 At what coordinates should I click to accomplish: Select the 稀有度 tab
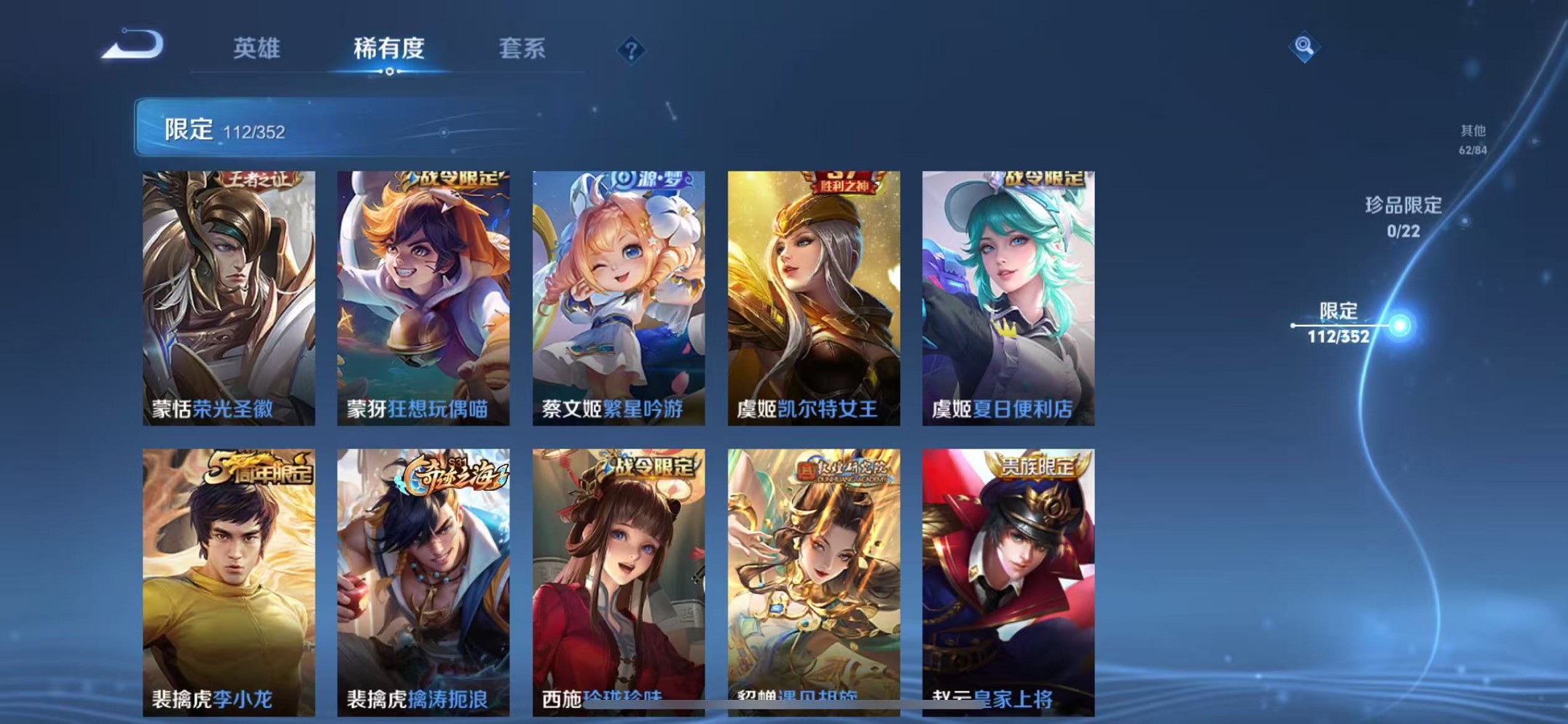(391, 48)
